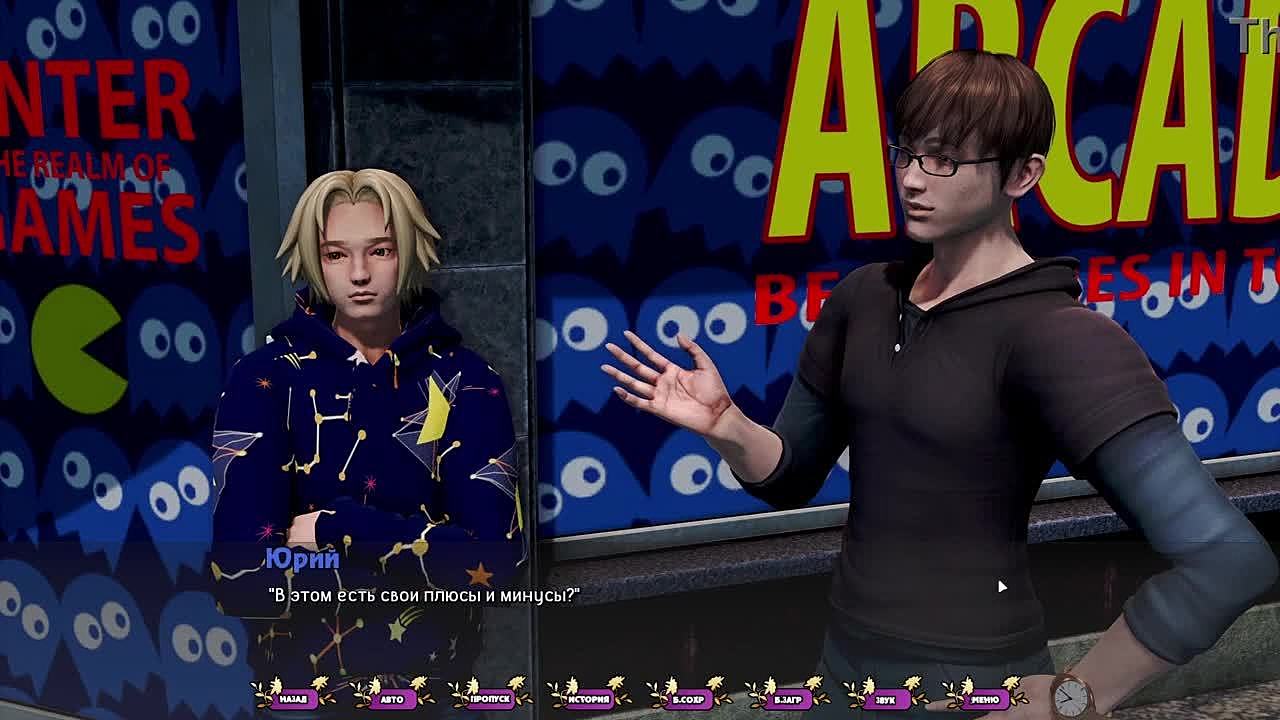Open the Меню game menu

pos(984,699)
